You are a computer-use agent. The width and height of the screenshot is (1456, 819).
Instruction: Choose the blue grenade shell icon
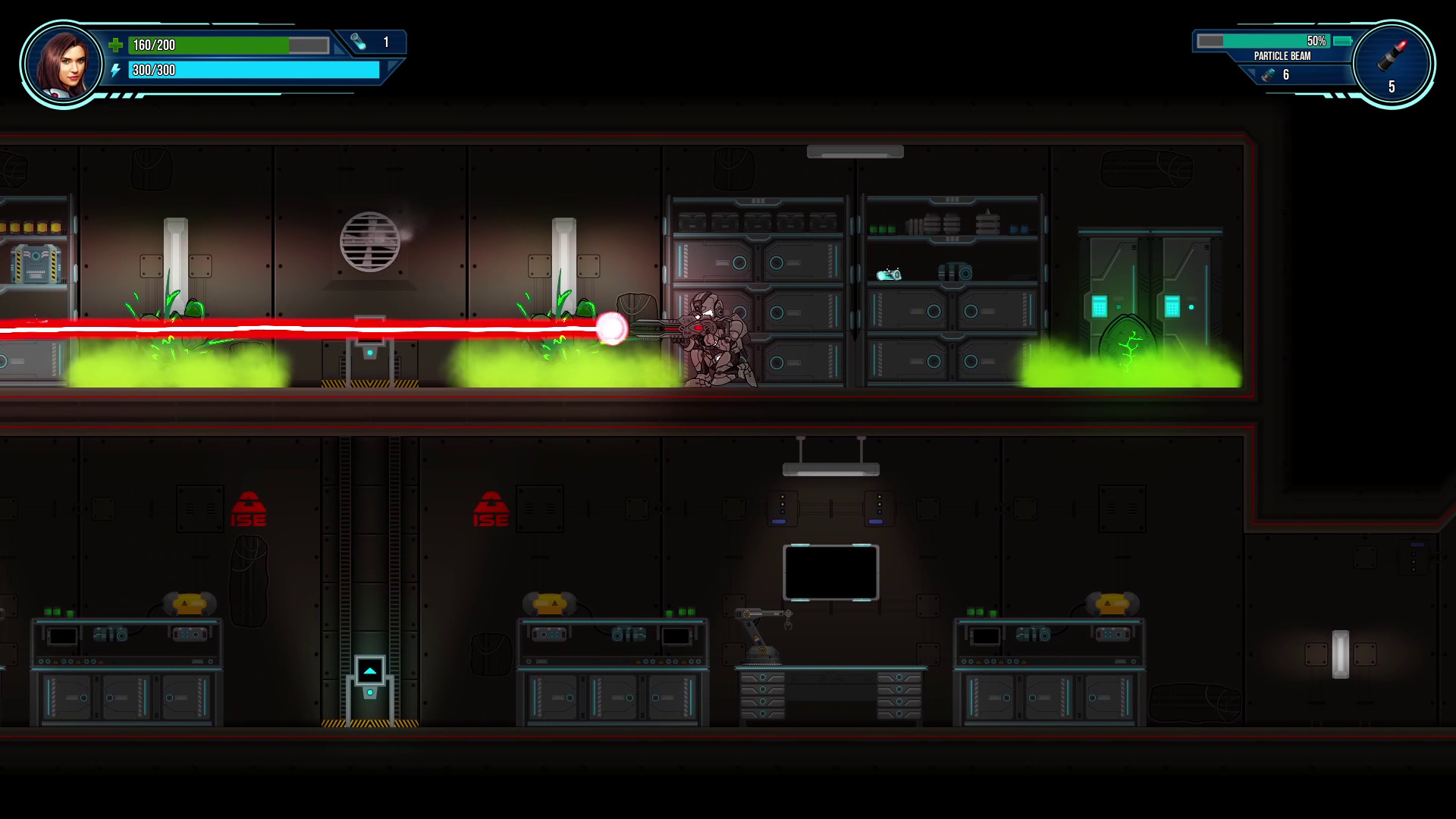pos(1267,74)
